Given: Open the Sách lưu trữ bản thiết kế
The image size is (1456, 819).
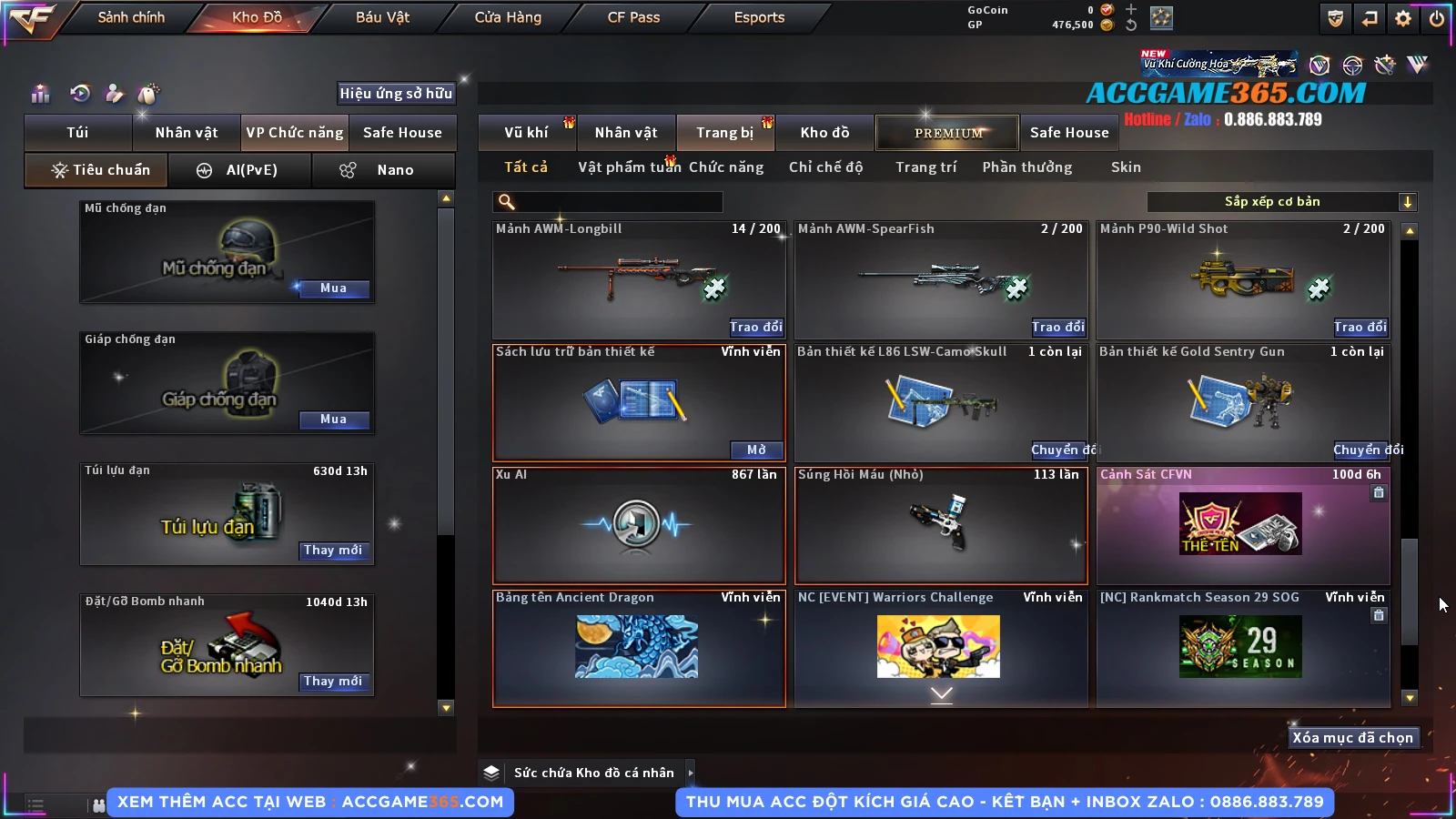Looking at the screenshot, I should [x=756, y=450].
